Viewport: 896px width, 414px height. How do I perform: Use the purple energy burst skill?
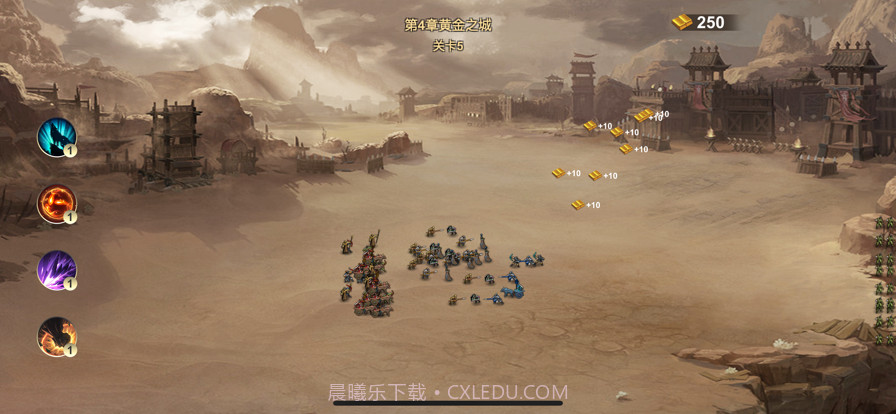click(56, 270)
